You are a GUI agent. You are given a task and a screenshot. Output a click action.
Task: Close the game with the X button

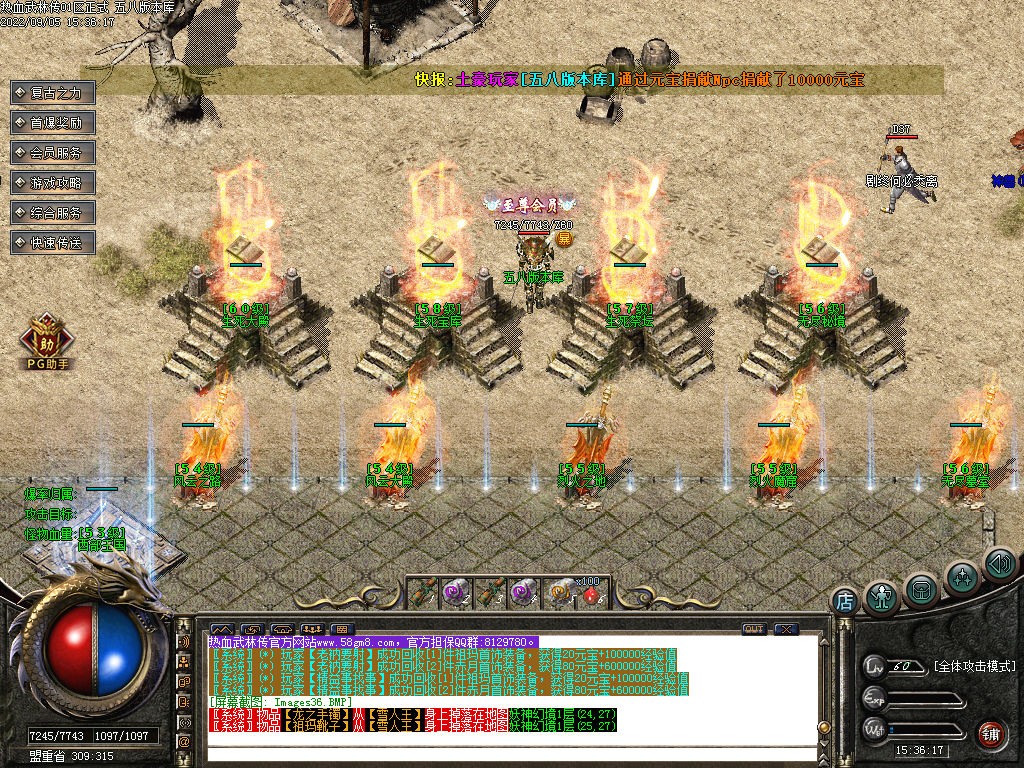[x=787, y=629]
